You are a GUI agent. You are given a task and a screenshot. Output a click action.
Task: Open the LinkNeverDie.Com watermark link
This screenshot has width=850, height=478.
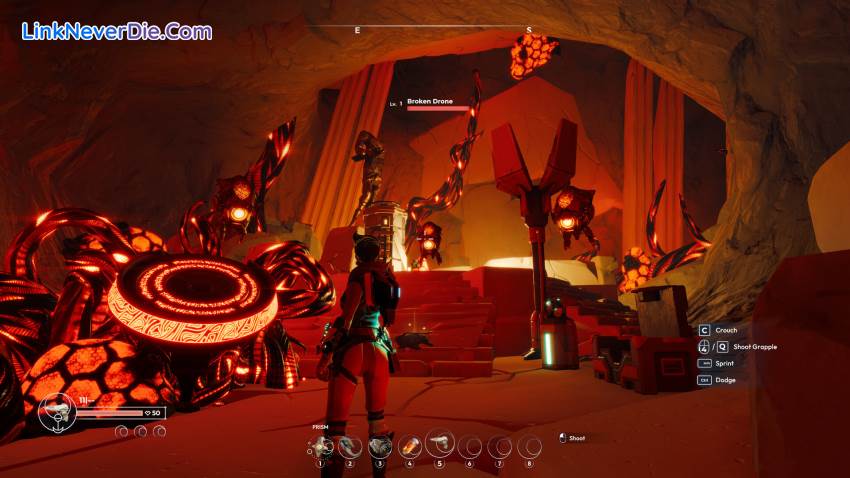pyautogui.click(x=117, y=31)
